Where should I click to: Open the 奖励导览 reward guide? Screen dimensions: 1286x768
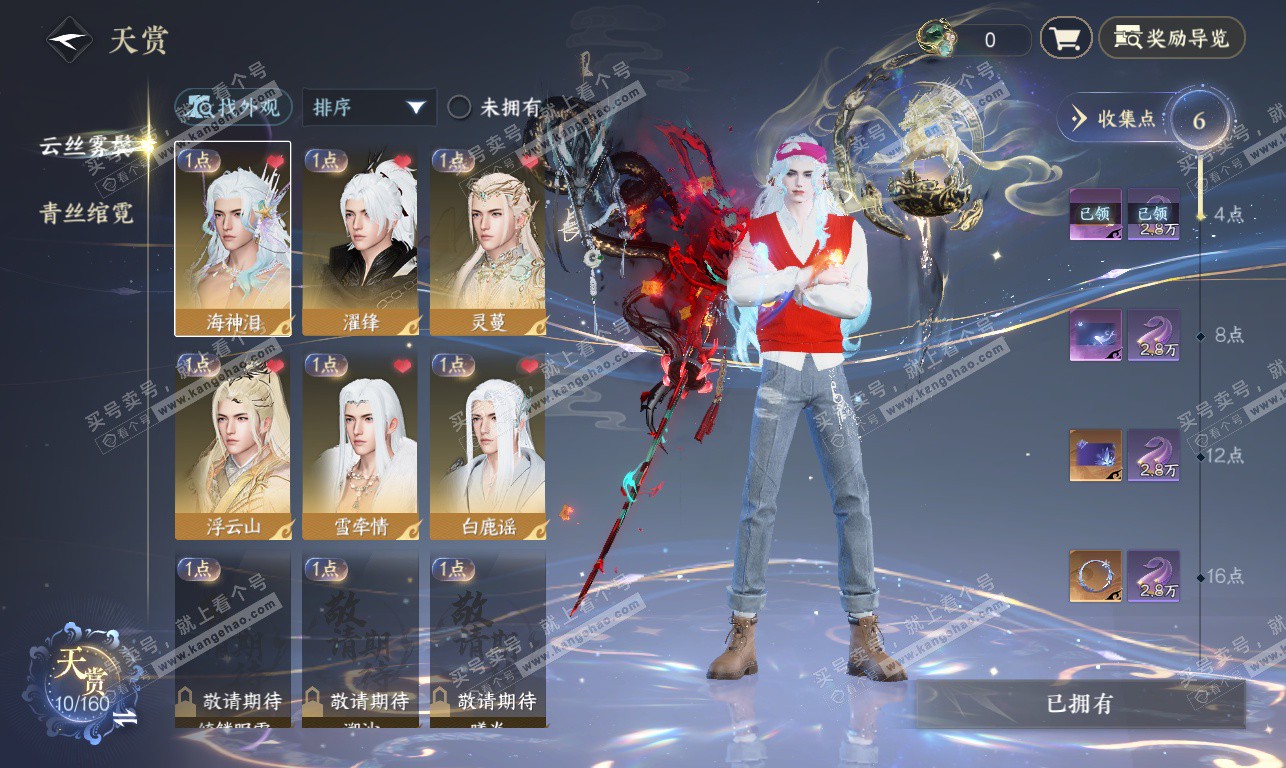pyautogui.click(x=1172, y=39)
